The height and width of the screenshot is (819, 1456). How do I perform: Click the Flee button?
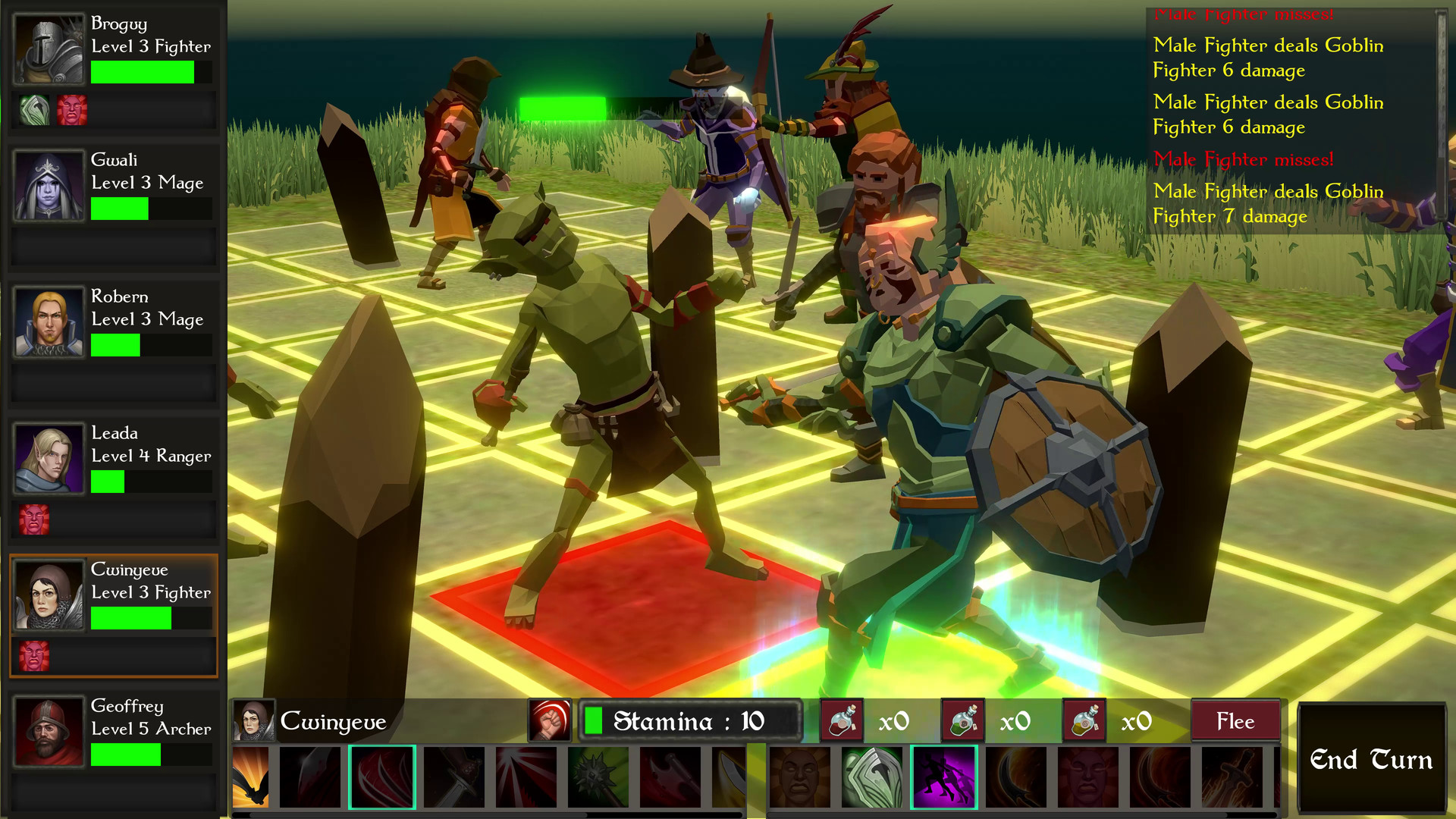click(1235, 720)
